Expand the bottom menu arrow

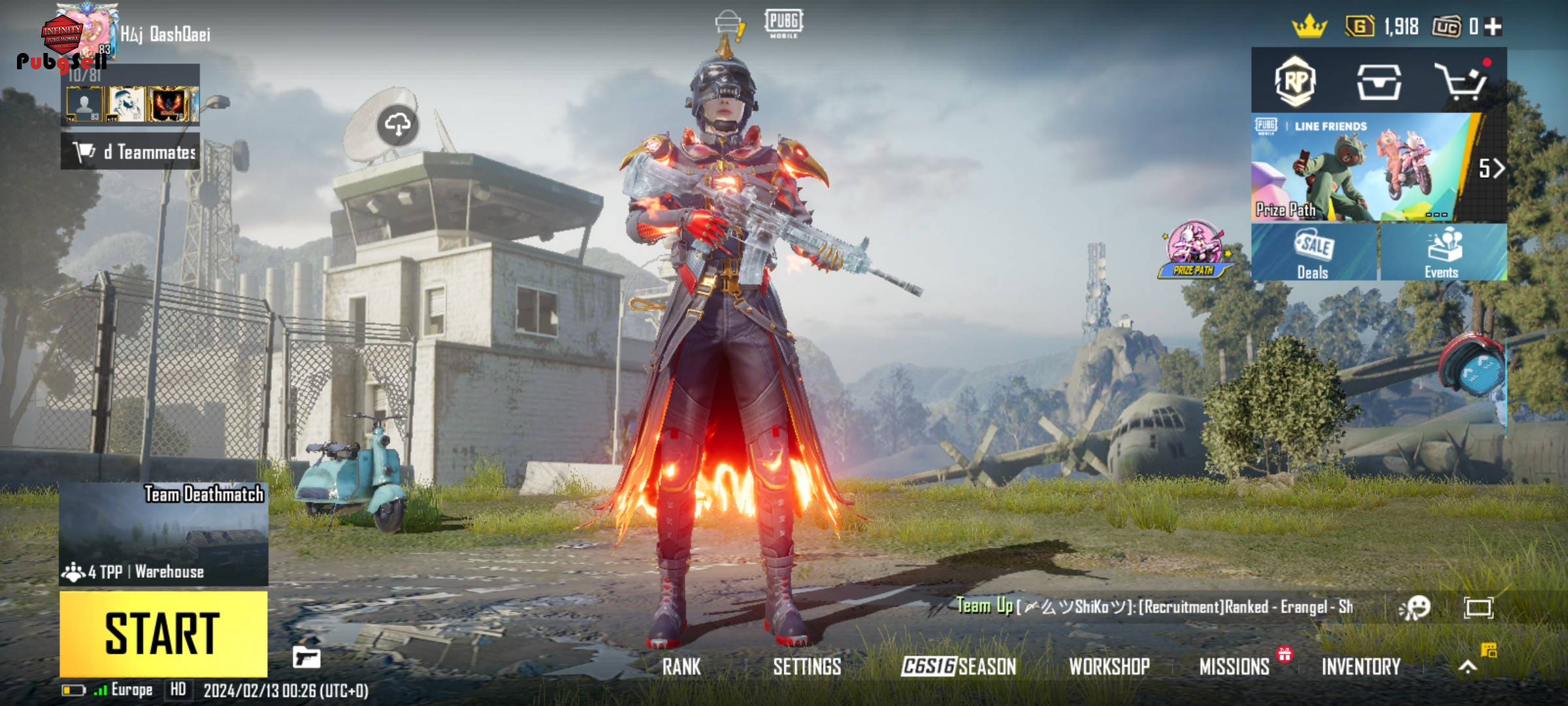(x=1468, y=667)
